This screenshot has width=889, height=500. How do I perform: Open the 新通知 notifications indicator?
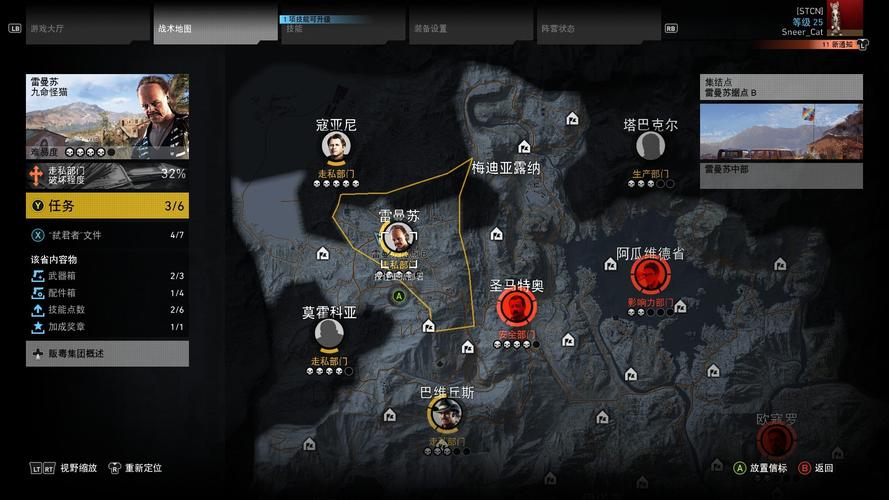(839, 45)
